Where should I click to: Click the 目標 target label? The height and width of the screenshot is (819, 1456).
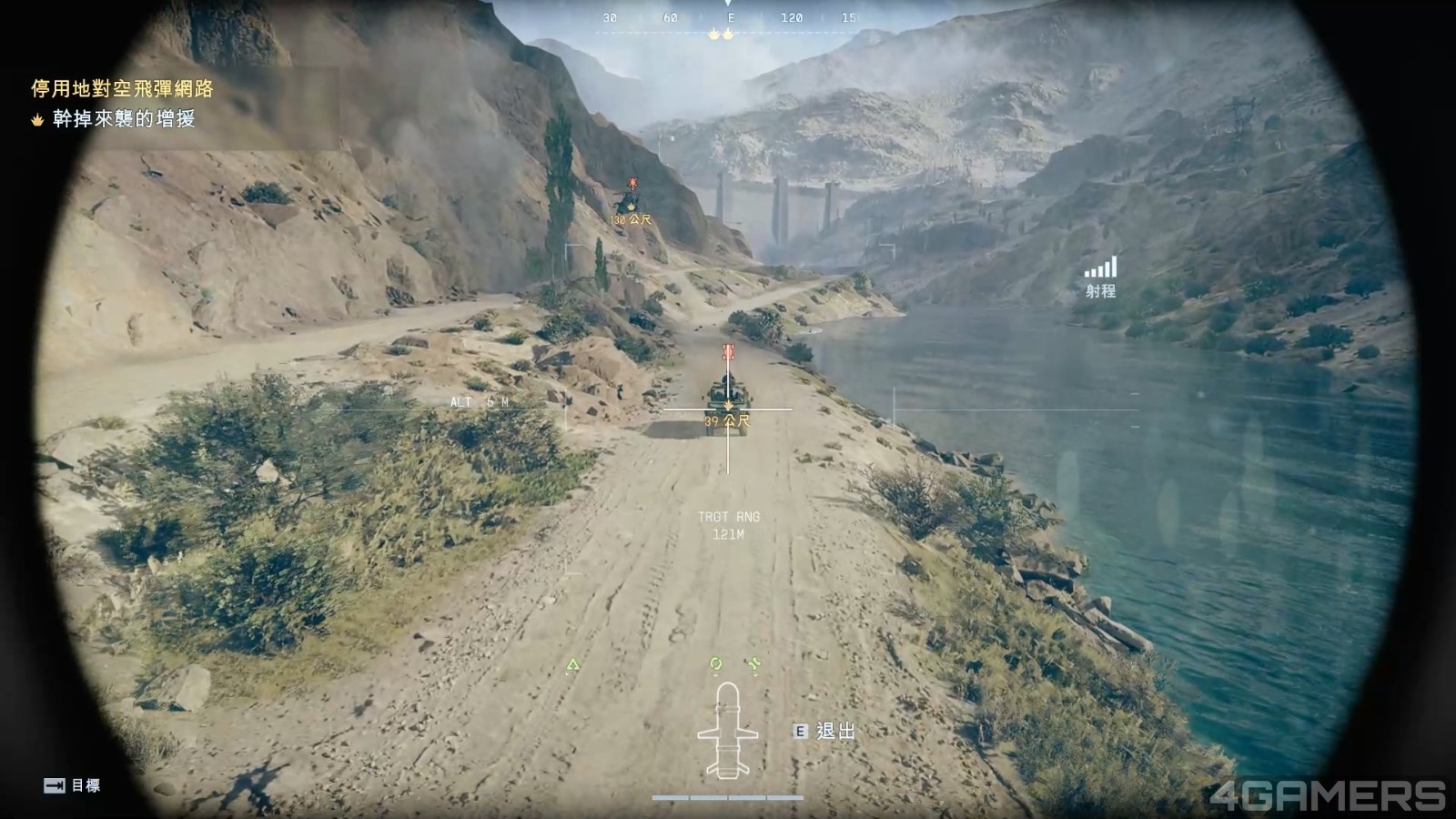tap(86, 785)
